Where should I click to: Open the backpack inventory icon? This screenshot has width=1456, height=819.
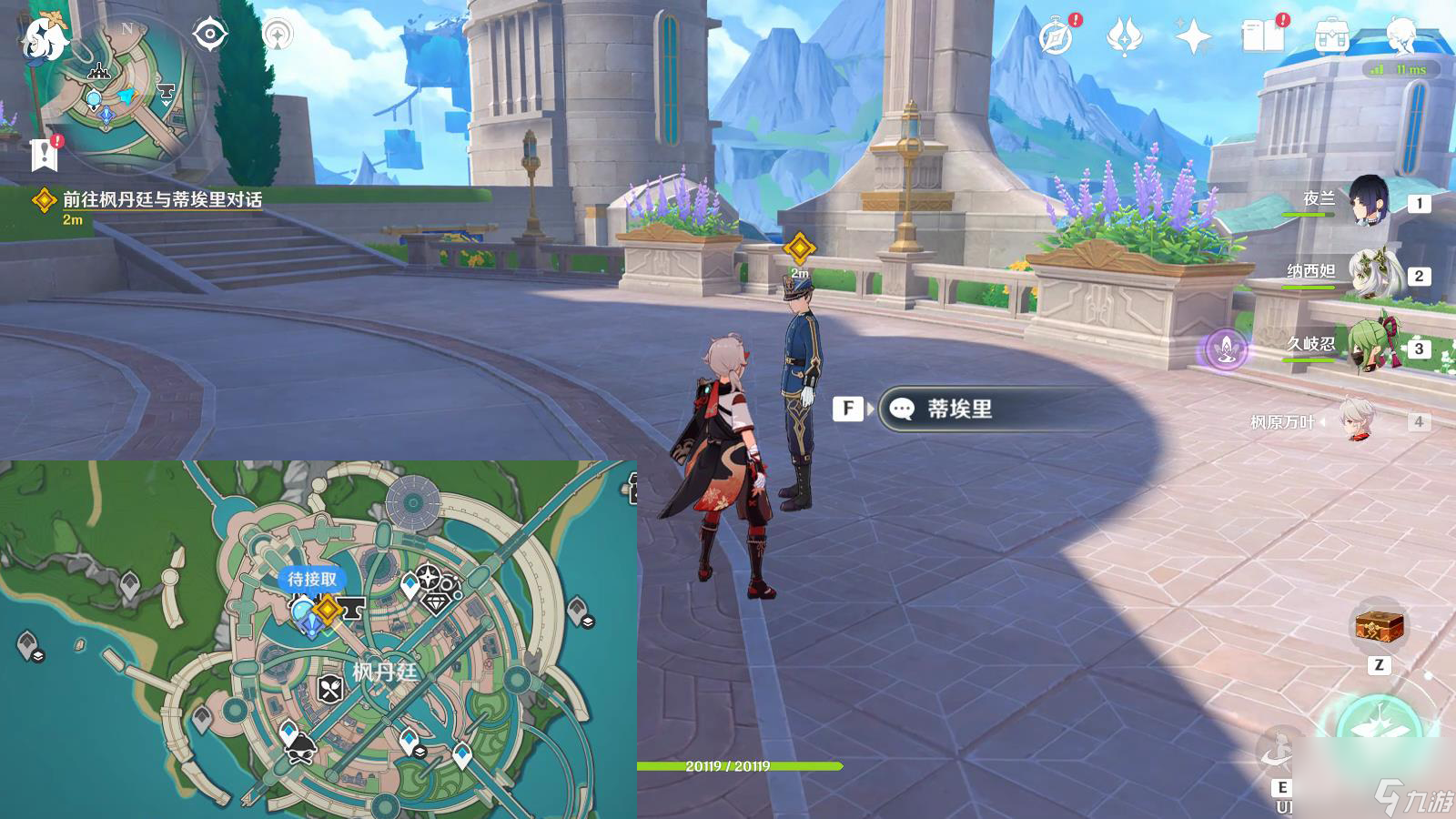[x=1331, y=36]
